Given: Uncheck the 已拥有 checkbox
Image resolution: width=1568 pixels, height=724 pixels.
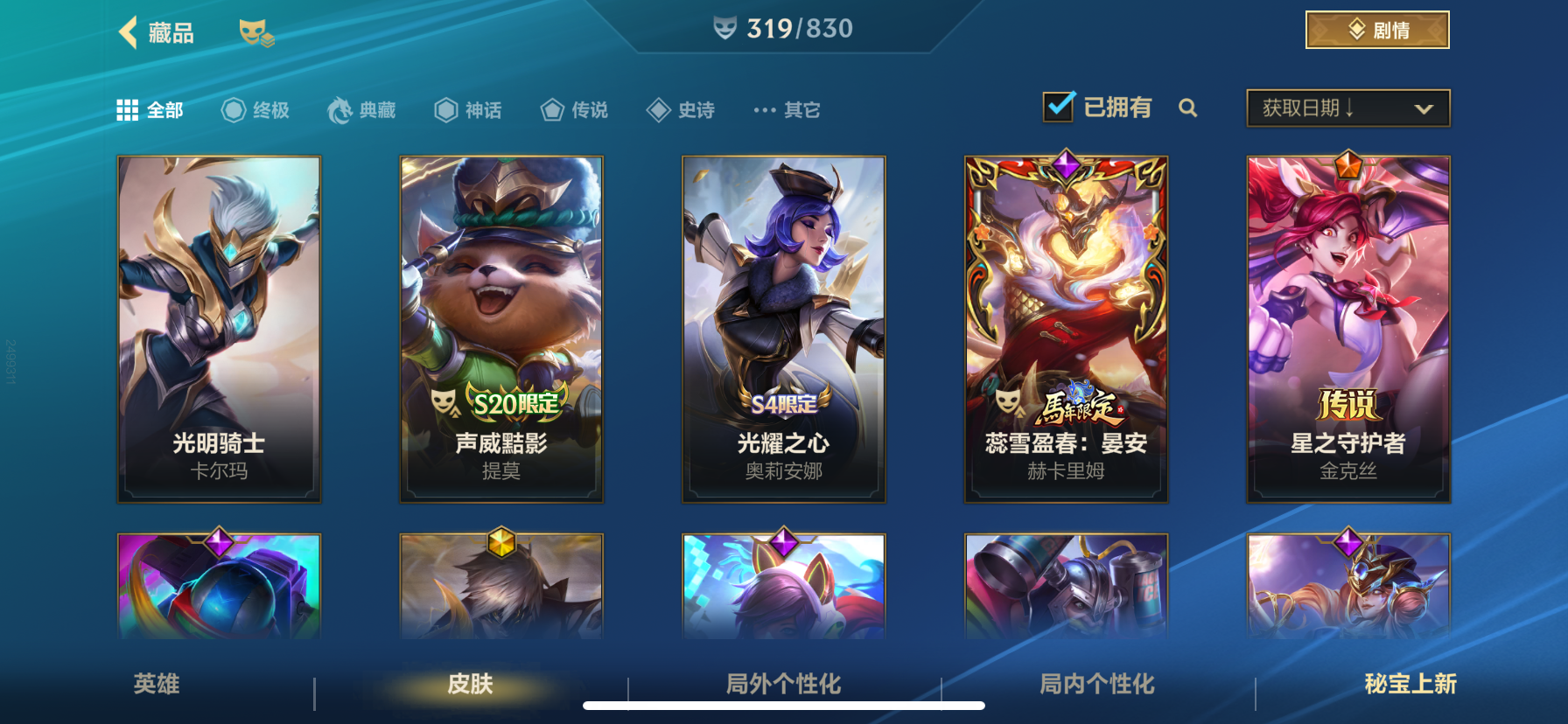Looking at the screenshot, I should point(1058,105).
